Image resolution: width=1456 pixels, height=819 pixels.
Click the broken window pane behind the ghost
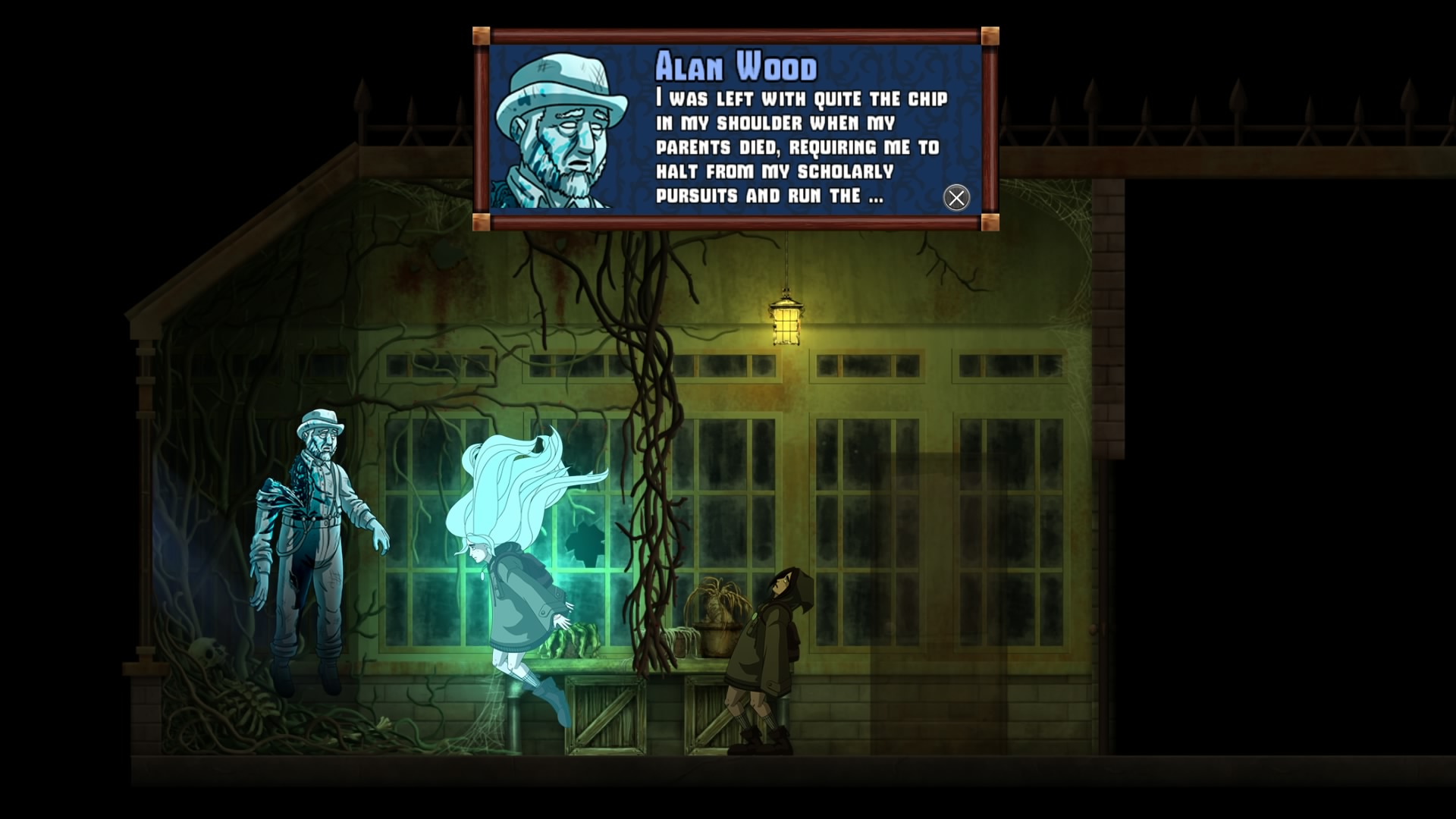(x=584, y=546)
